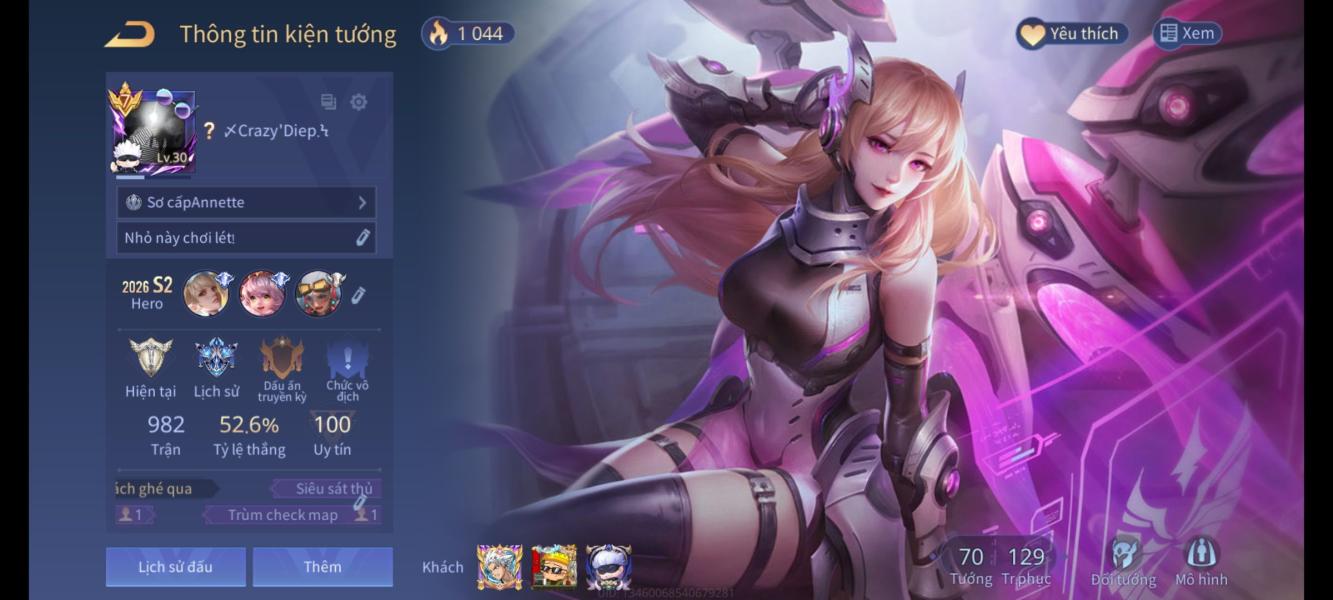Open the Mô hình model icon
Screen dimensions: 1333x600
coord(1200,562)
